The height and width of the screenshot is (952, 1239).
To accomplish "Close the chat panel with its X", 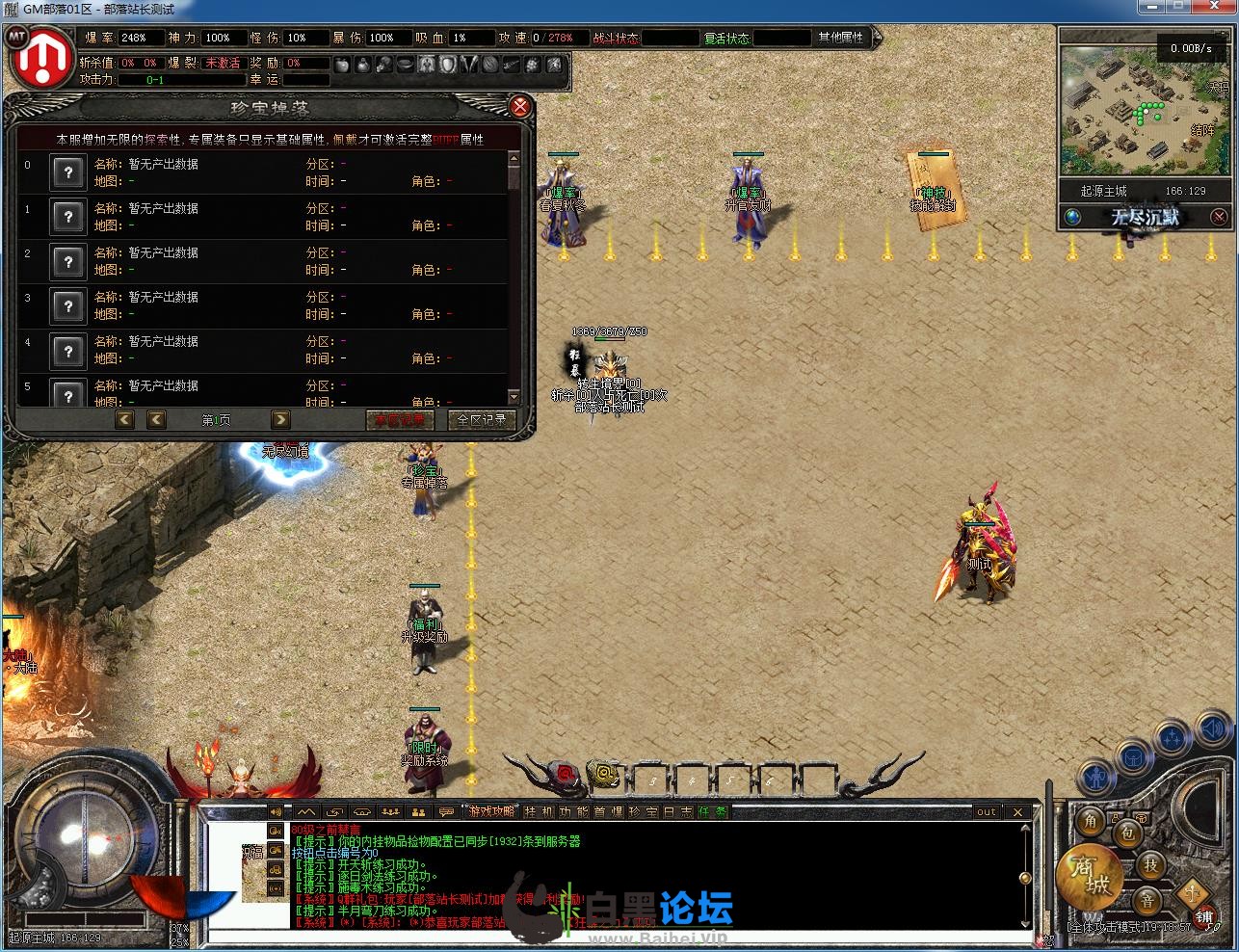I will (1017, 812).
